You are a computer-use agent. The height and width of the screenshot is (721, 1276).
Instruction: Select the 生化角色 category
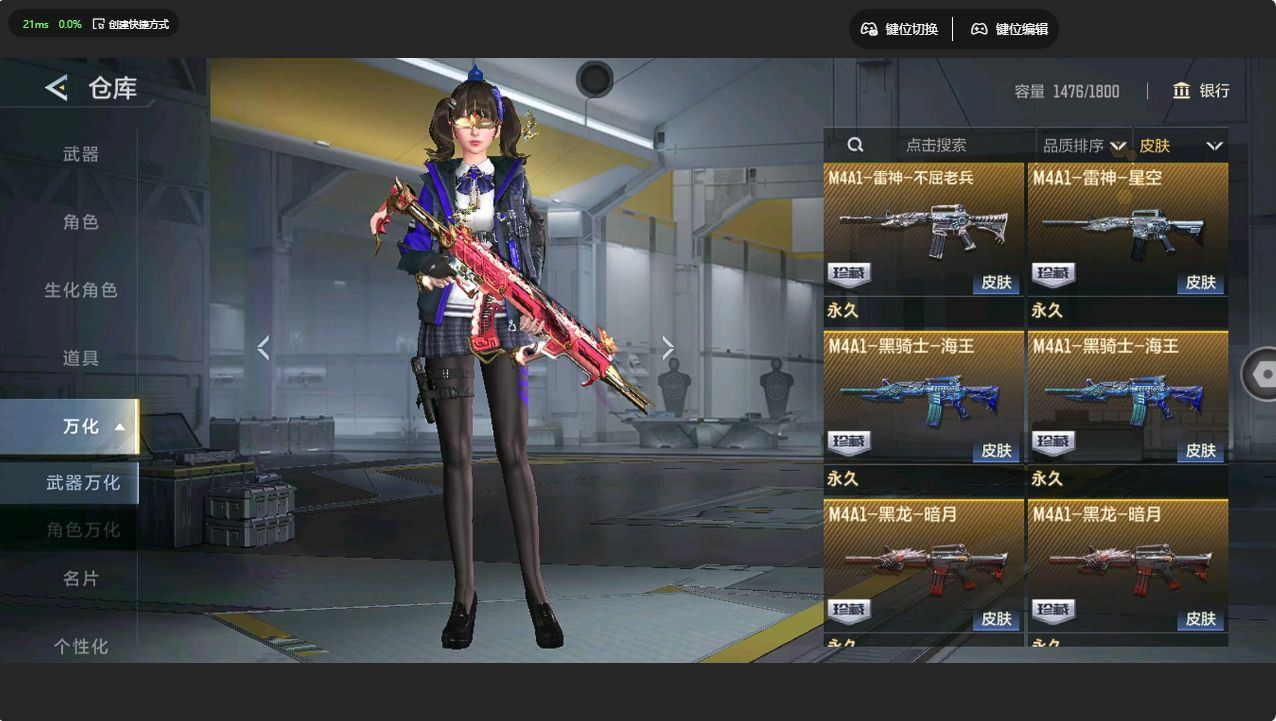[x=81, y=290]
